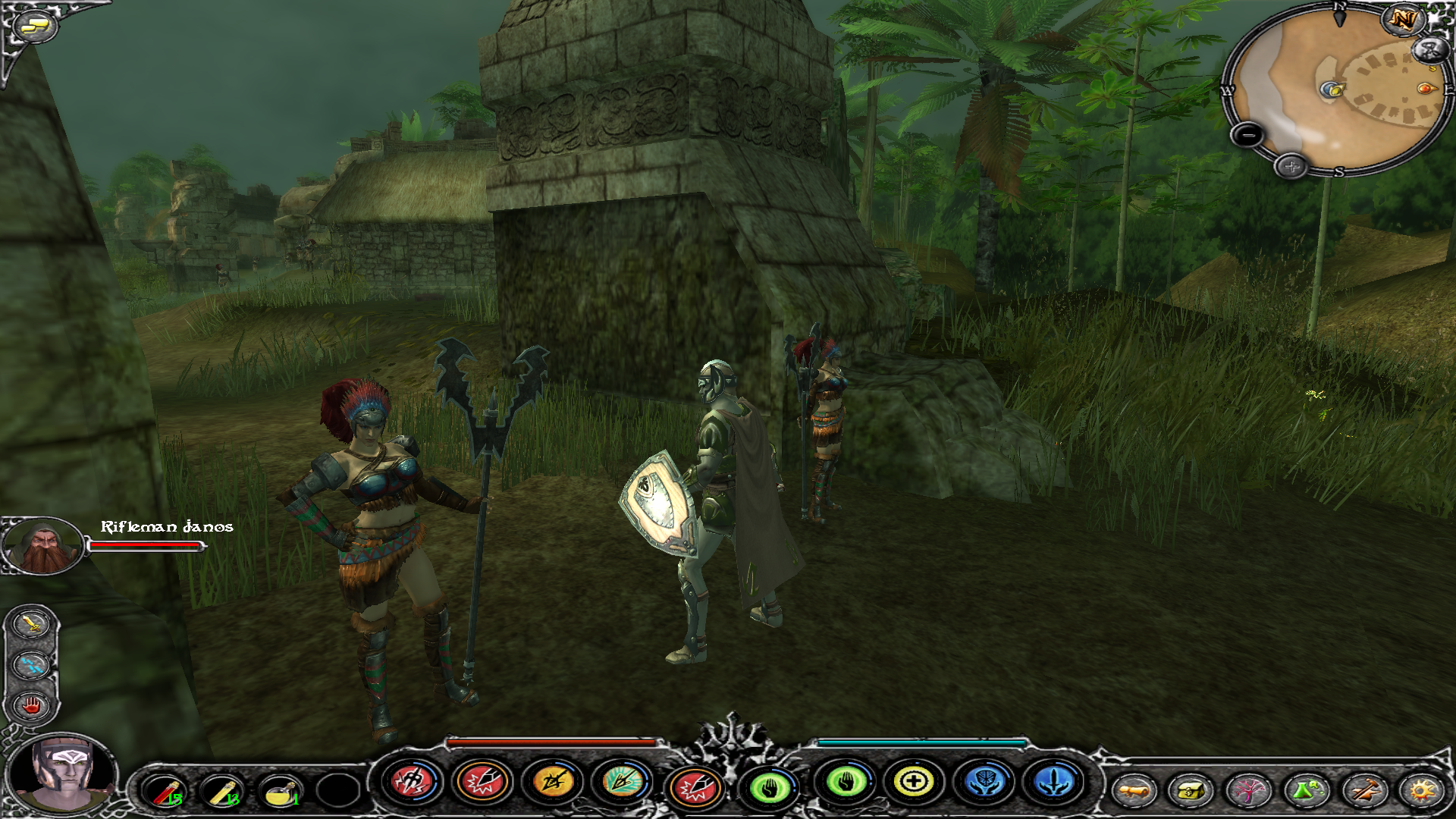Use the red health potion slot
Viewport: 1456px width, 819px height.
click(x=163, y=792)
